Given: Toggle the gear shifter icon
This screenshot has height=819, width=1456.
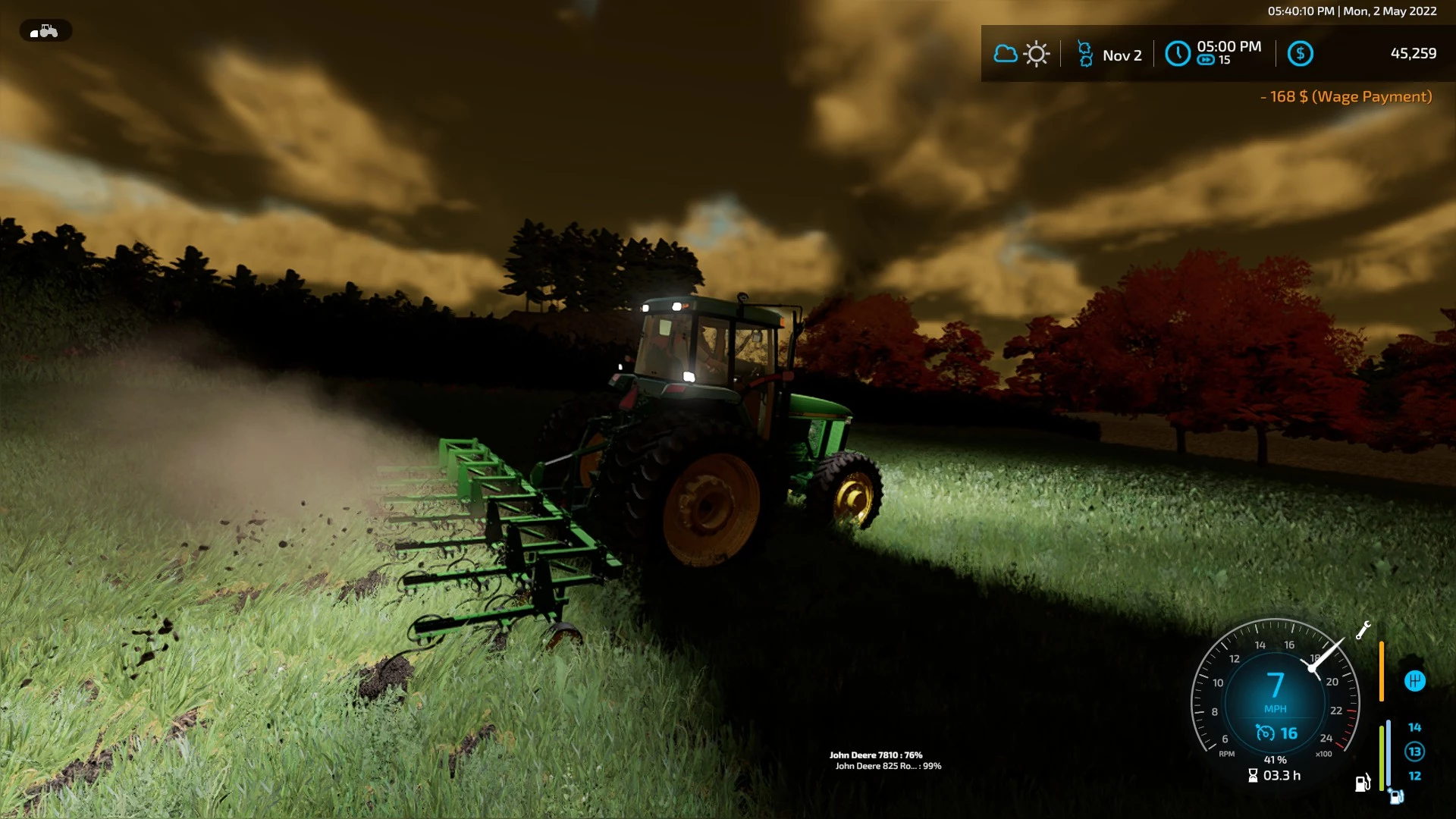Looking at the screenshot, I should [1414, 681].
